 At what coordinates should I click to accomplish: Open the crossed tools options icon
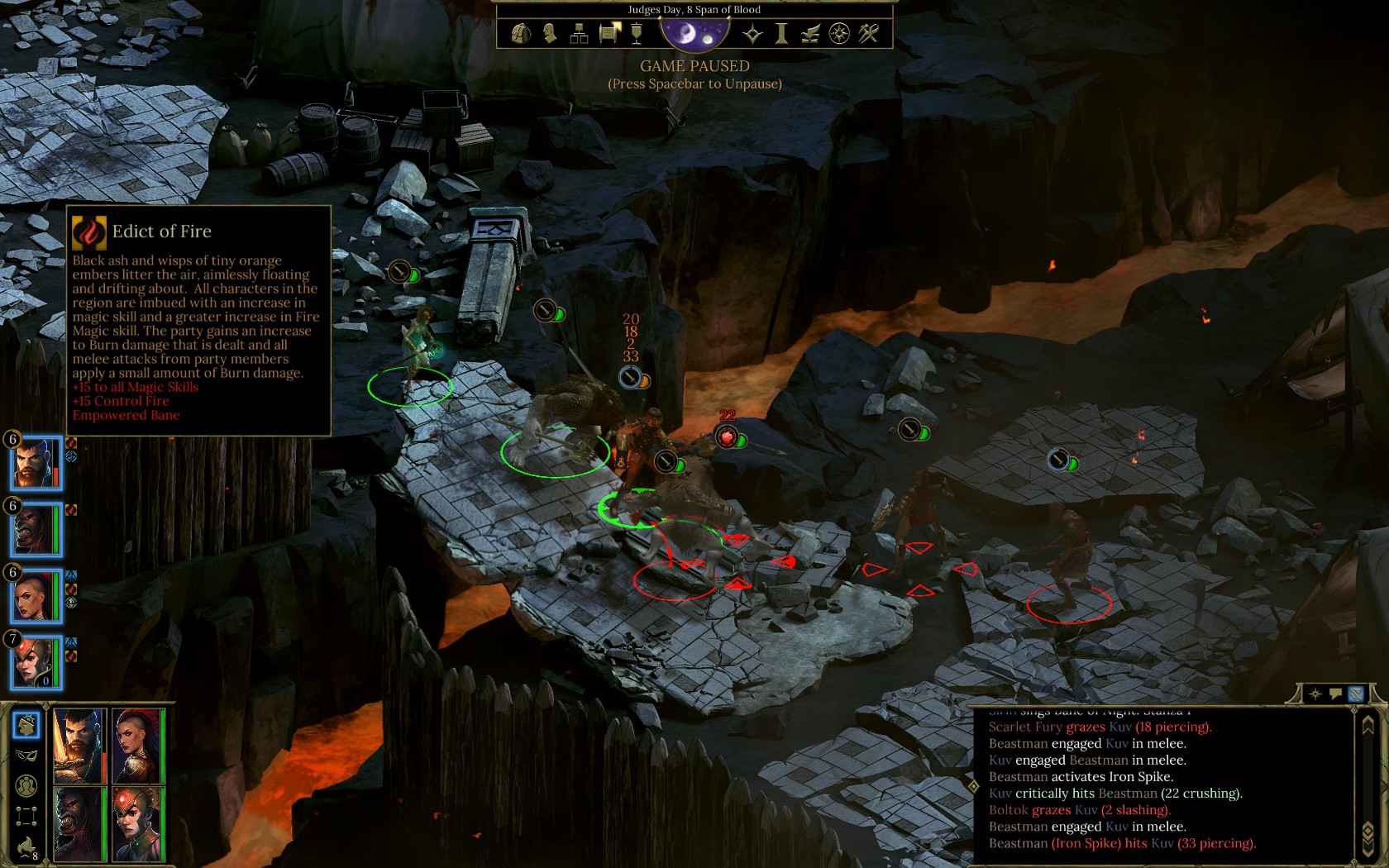pos(869,34)
